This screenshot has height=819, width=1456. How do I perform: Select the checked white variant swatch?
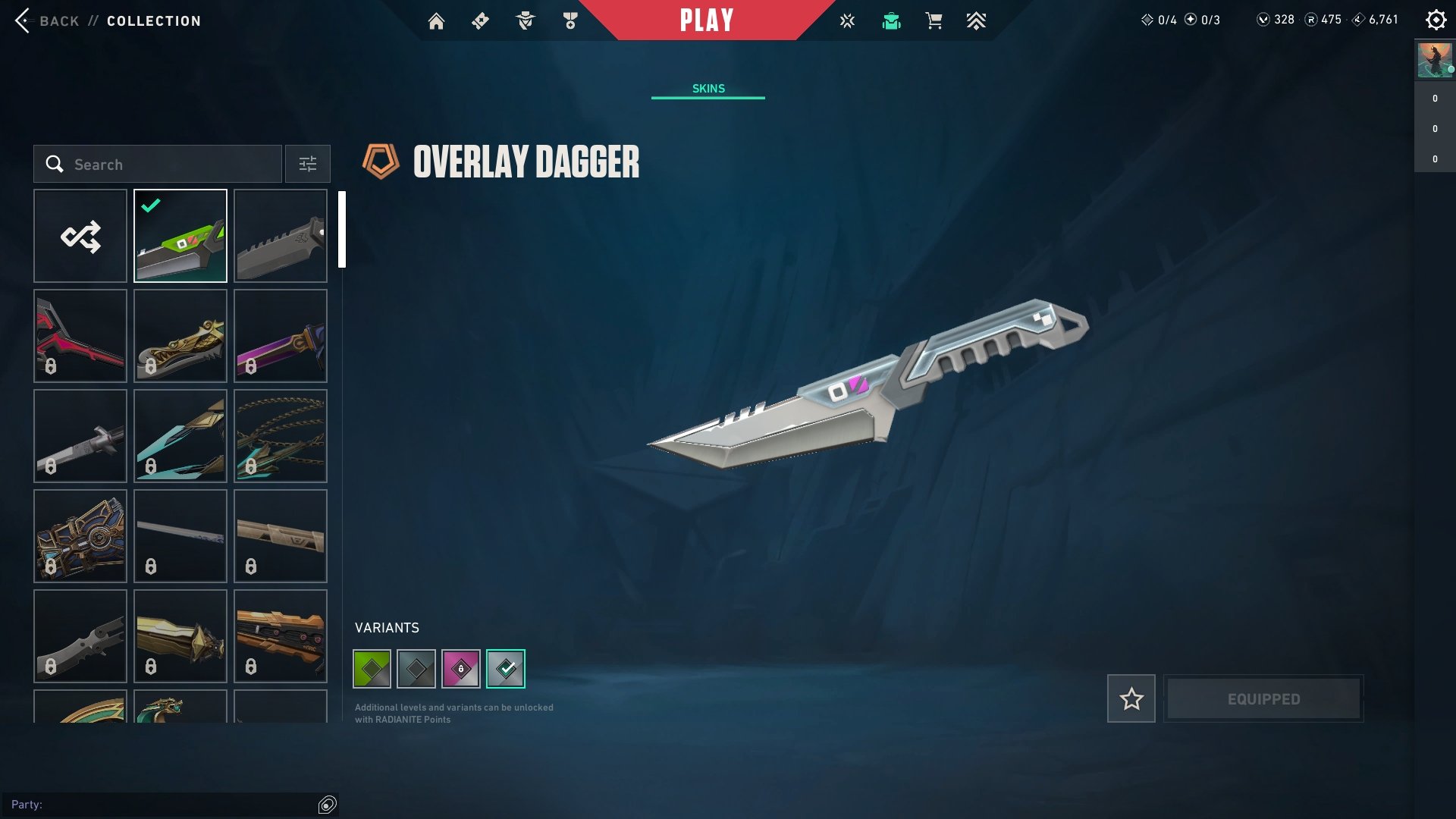506,669
